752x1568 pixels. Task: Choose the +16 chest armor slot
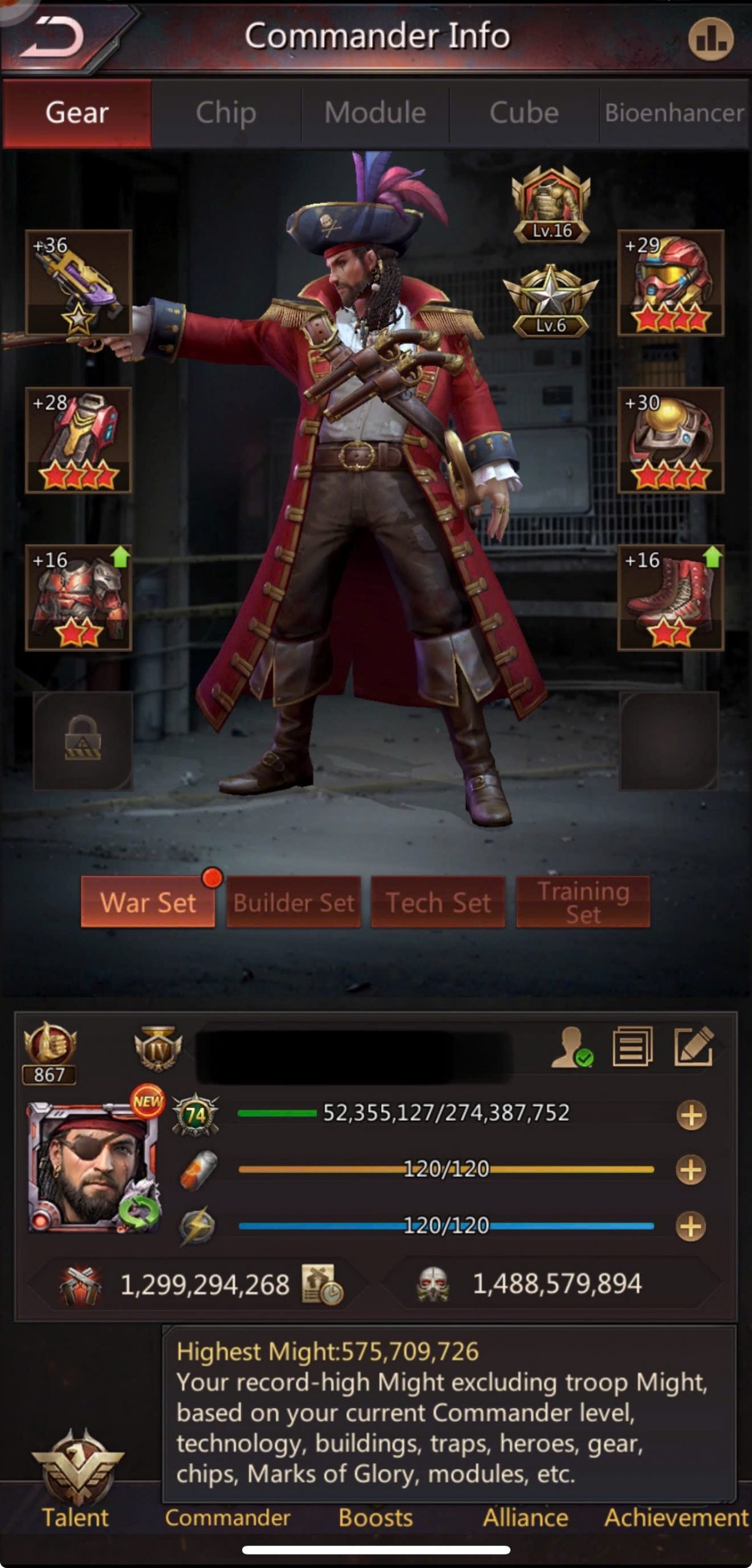[78, 597]
